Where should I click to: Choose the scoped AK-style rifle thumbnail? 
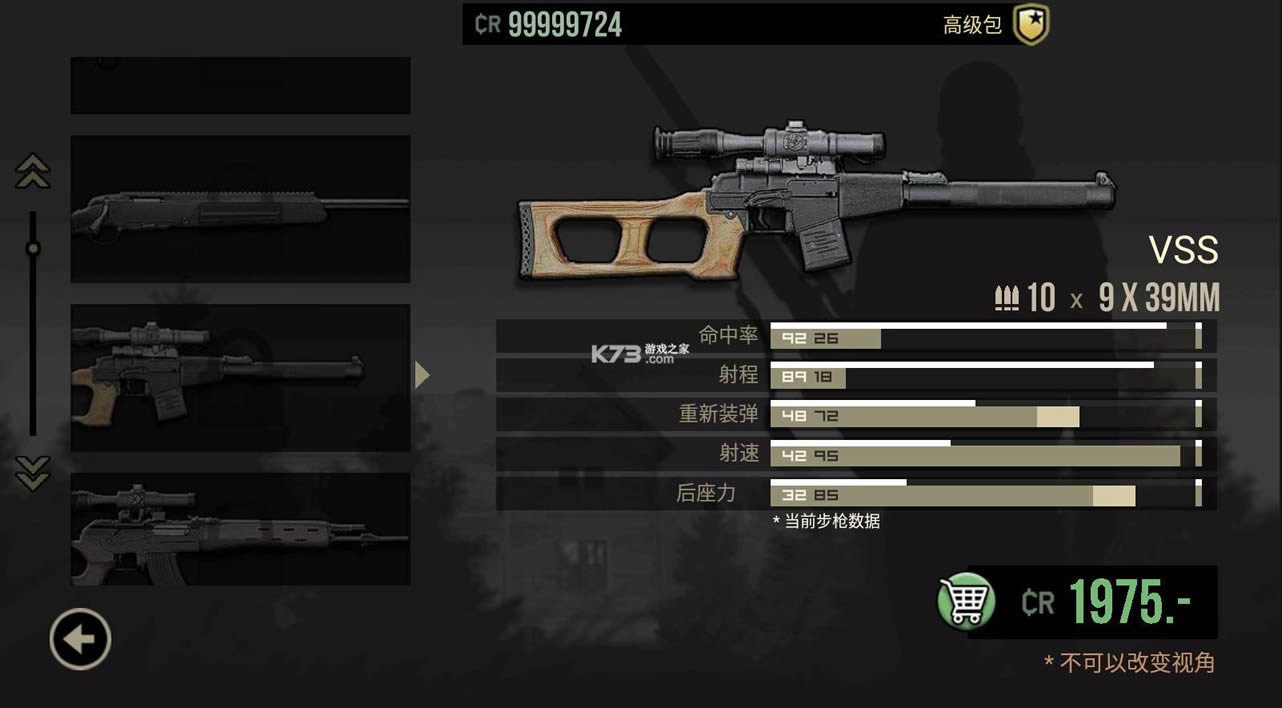(x=240, y=529)
